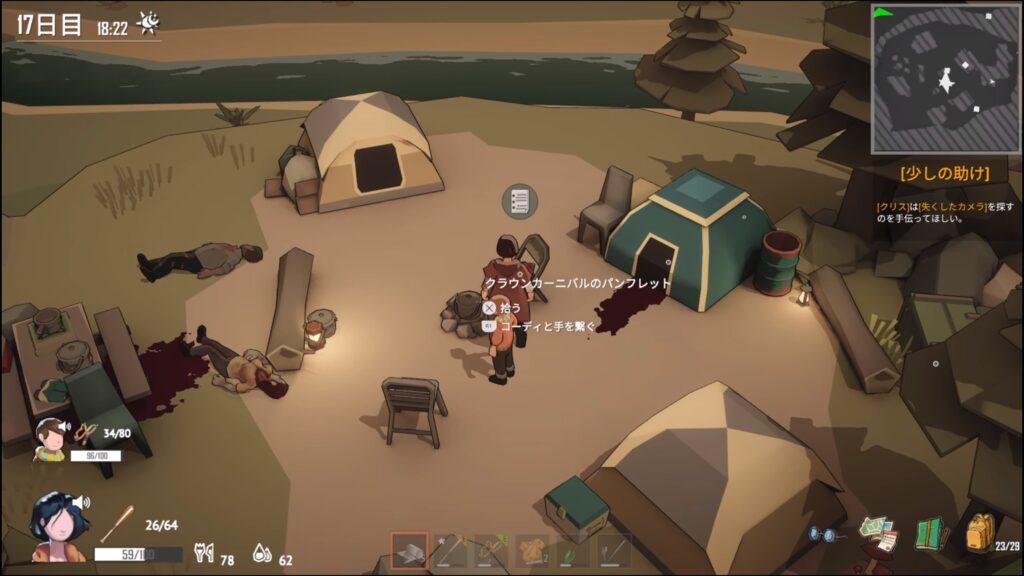The height and width of the screenshot is (576, 1024).
Task: Select the glasses icon
Action: 822,535
